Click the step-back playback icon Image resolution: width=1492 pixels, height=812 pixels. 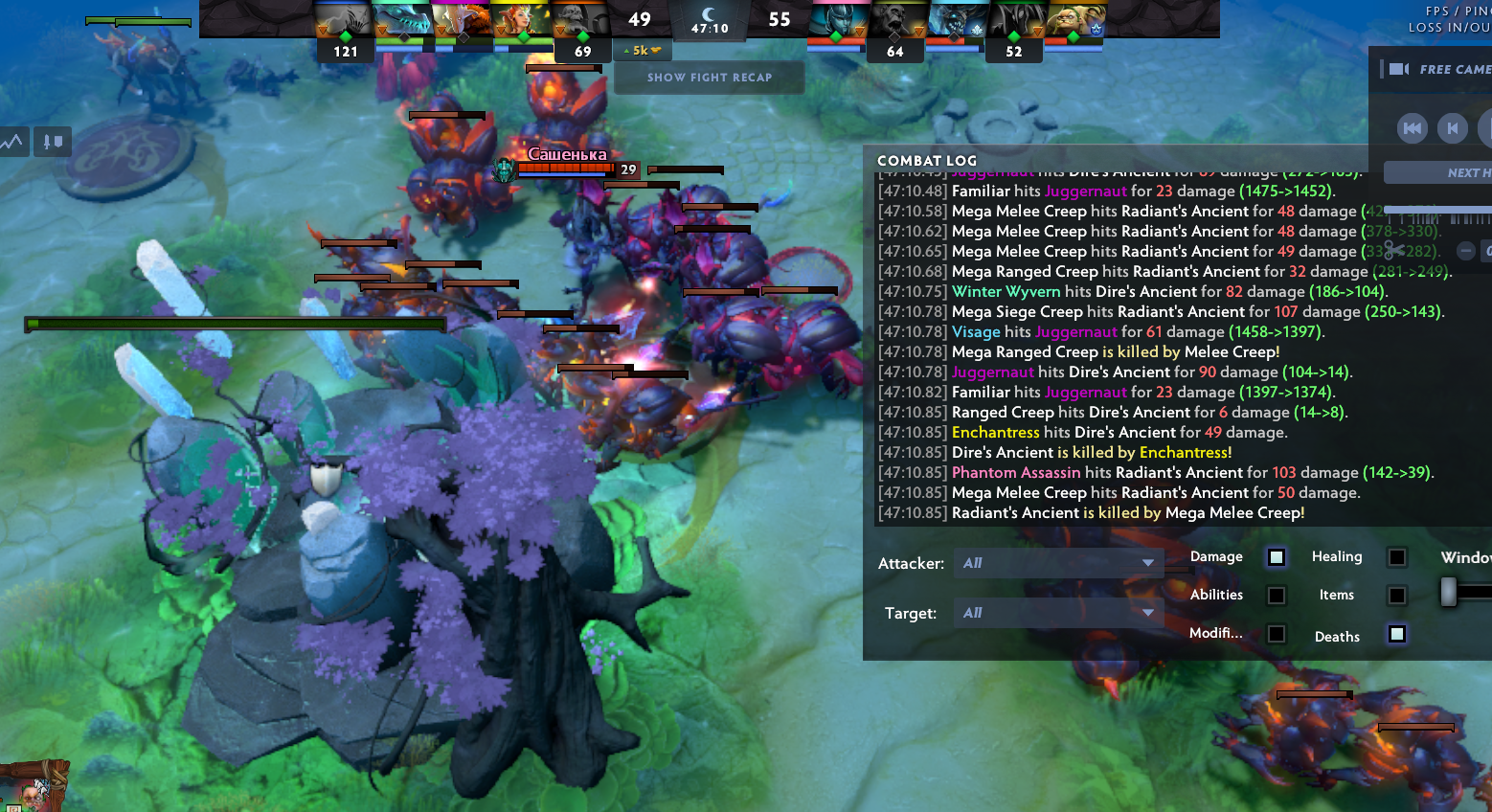coord(1453,127)
